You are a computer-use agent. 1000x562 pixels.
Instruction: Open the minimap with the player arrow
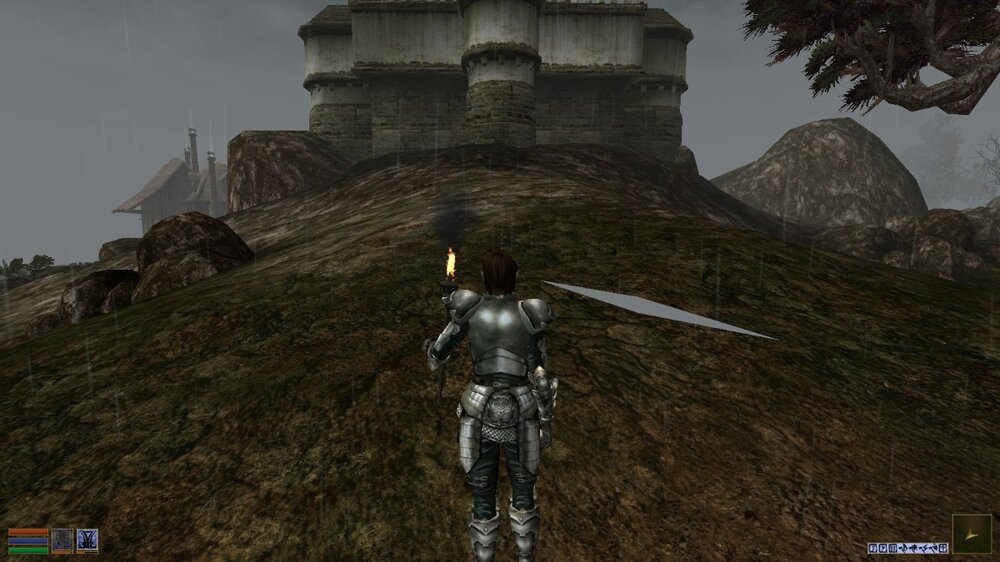coord(971,534)
